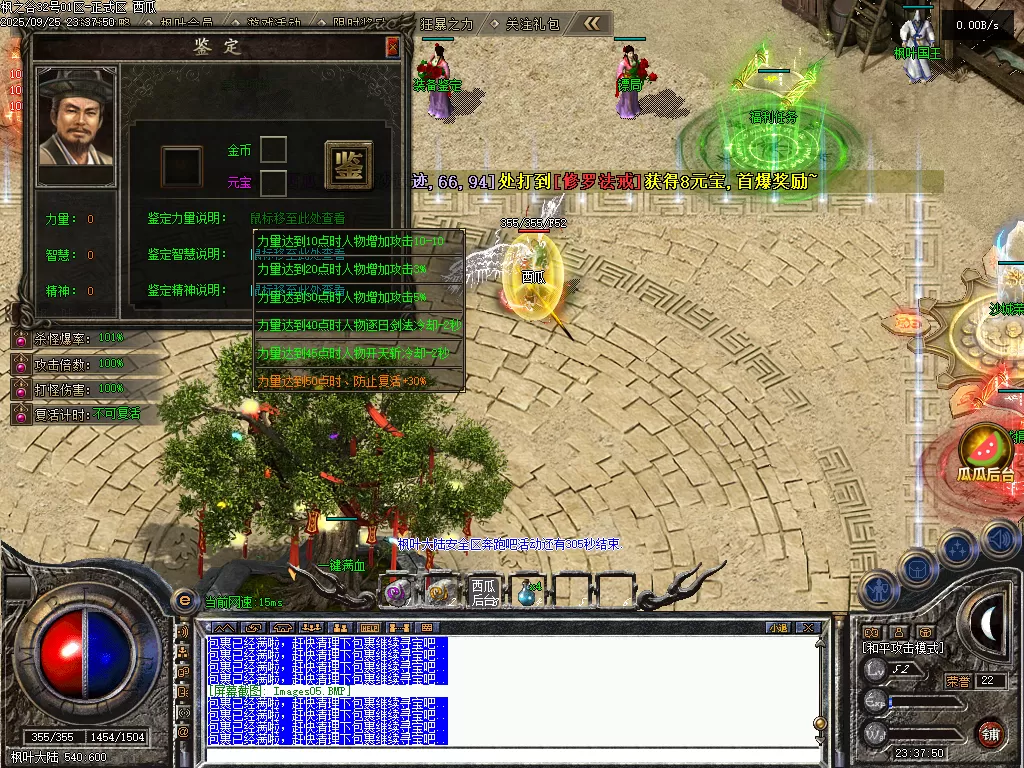This screenshot has height=768, width=1024.
Task: Open the 铺 shop button
Action: click(990, 733)
